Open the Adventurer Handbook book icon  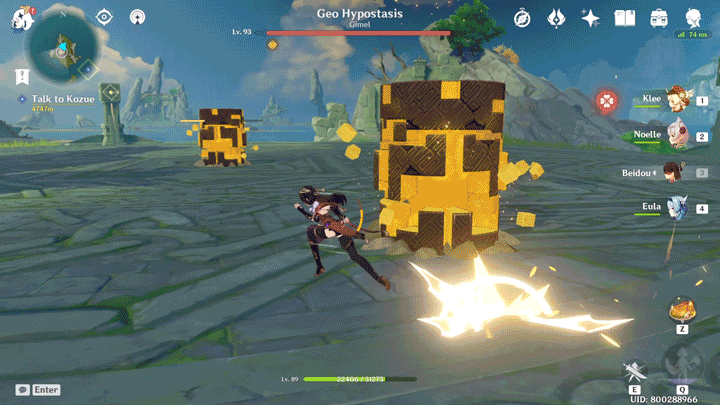click(625, 18)
